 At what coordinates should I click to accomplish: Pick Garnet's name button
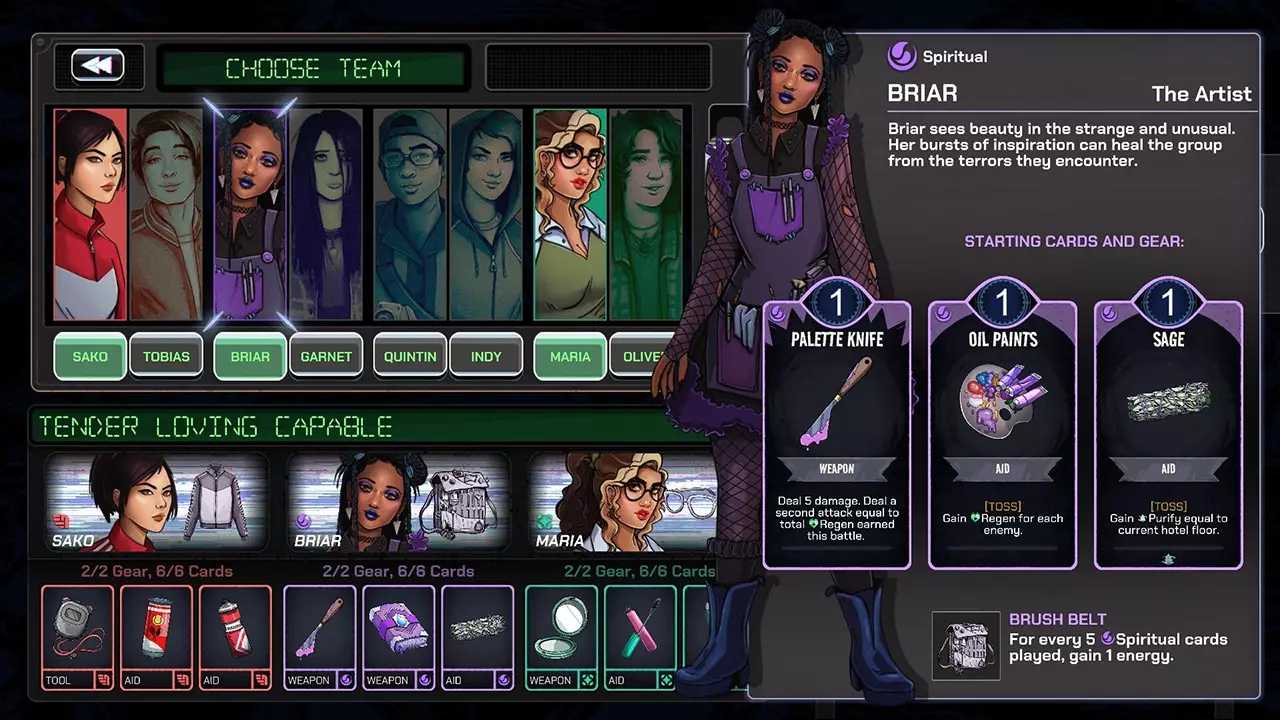tap(326, 356)
